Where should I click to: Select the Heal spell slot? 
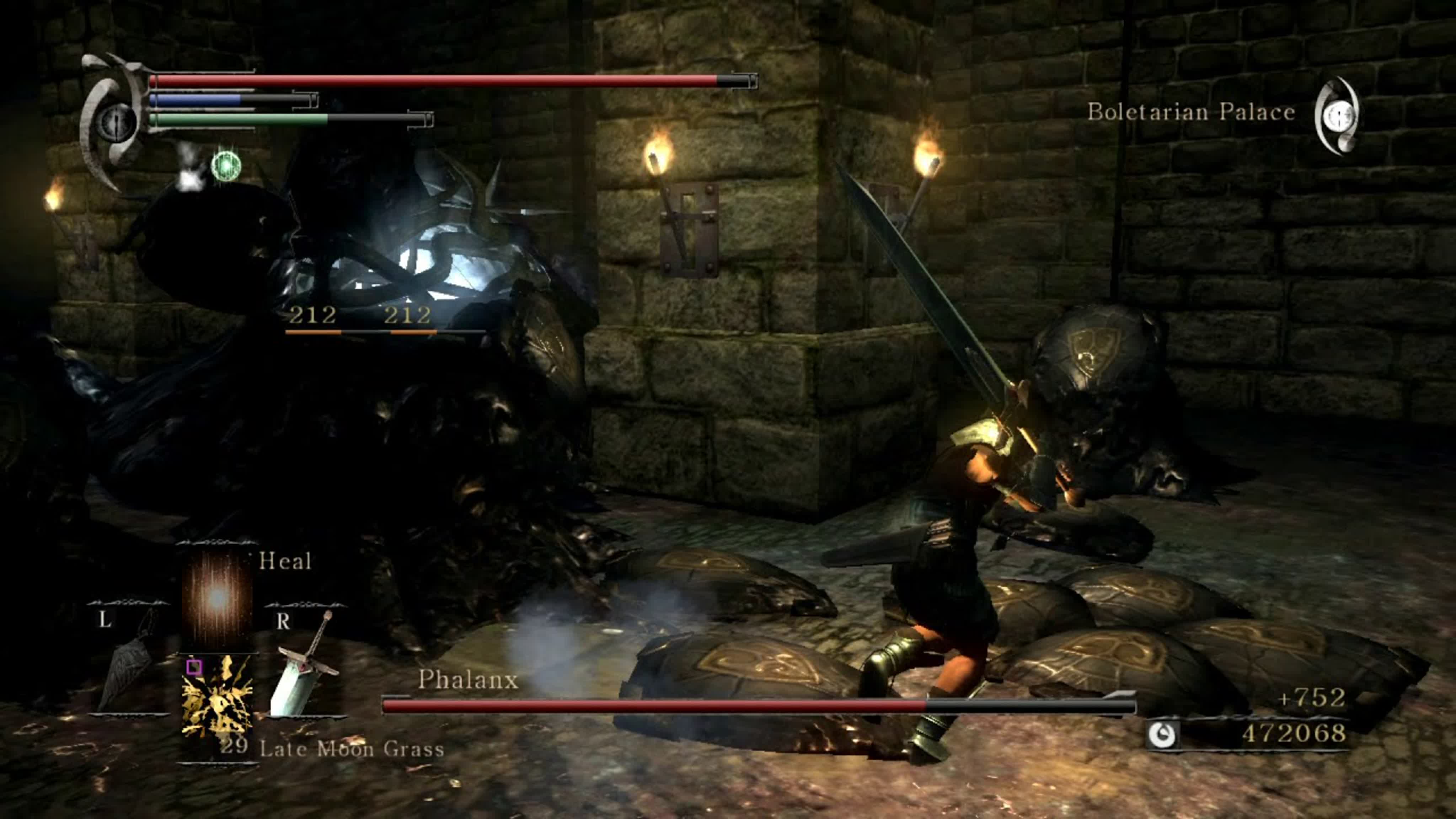click(217, 598)
